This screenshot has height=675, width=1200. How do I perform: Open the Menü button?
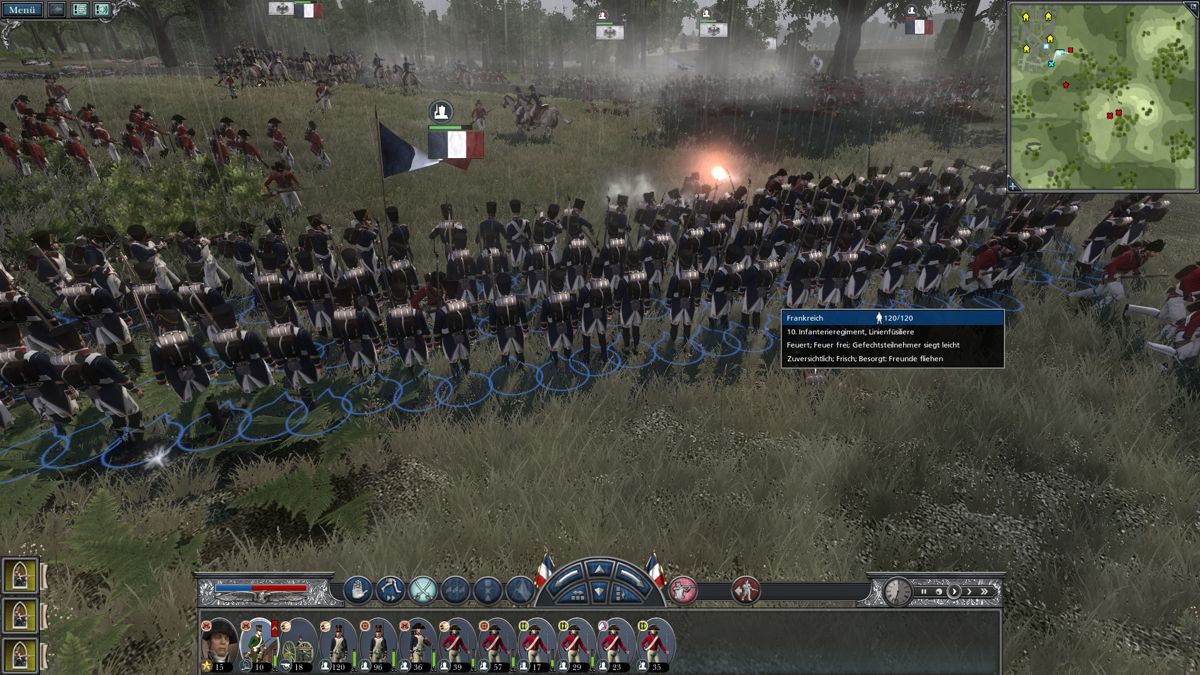pyautogui.click(x=22, y=9)
